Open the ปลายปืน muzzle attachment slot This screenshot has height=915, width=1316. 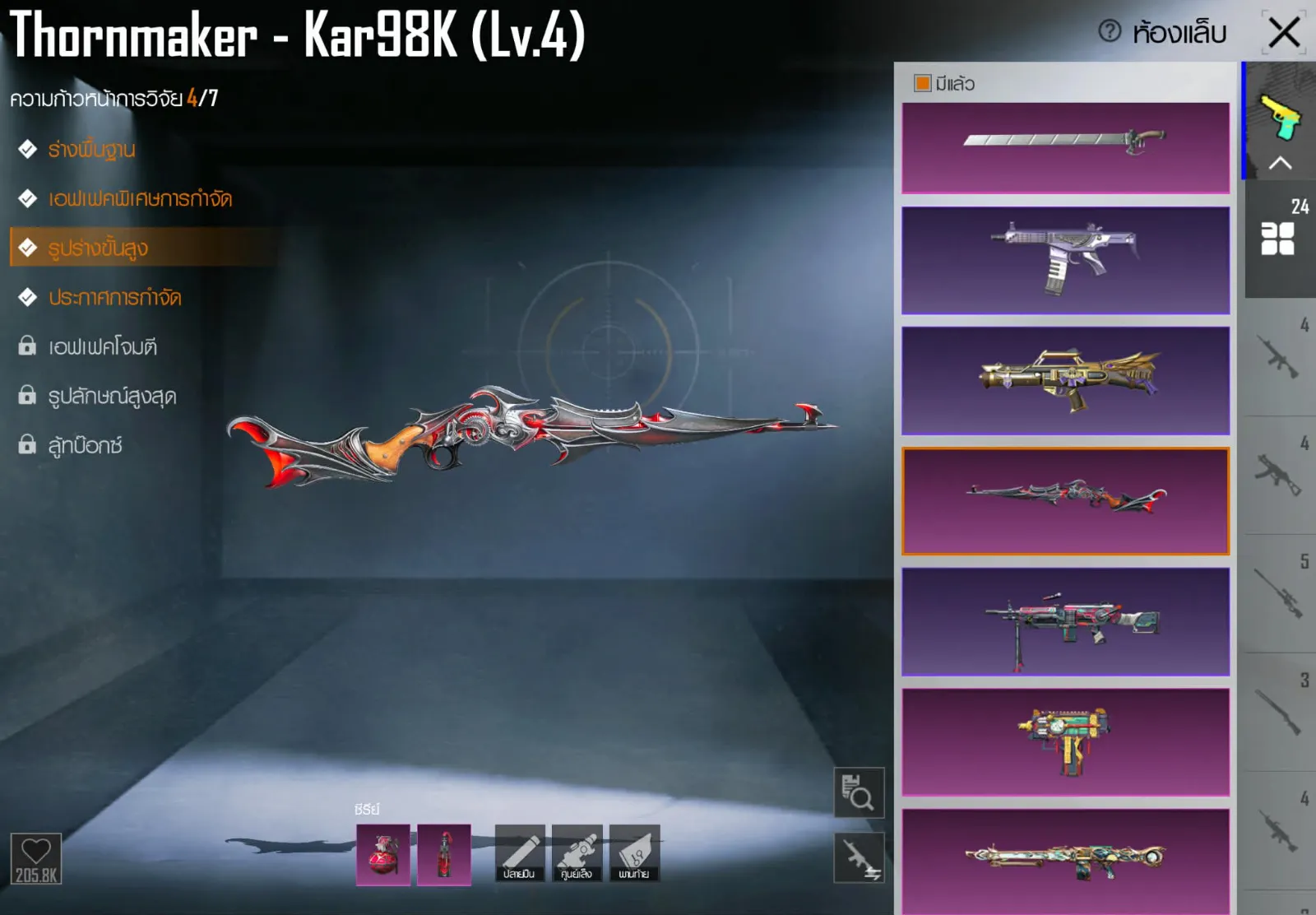click(x=519, y=854)
